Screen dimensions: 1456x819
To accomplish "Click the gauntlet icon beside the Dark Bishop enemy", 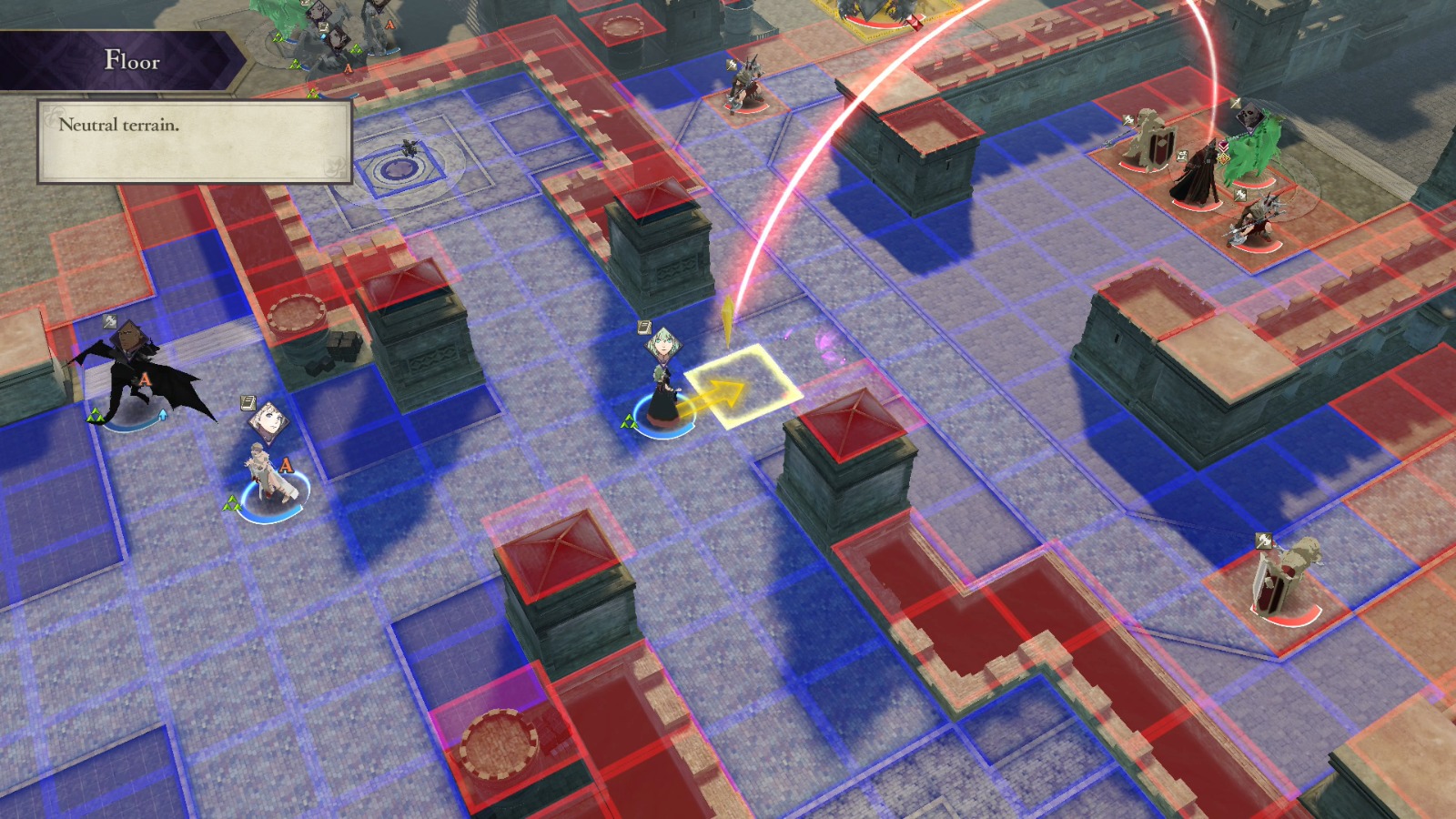I will coord(1181,156).
